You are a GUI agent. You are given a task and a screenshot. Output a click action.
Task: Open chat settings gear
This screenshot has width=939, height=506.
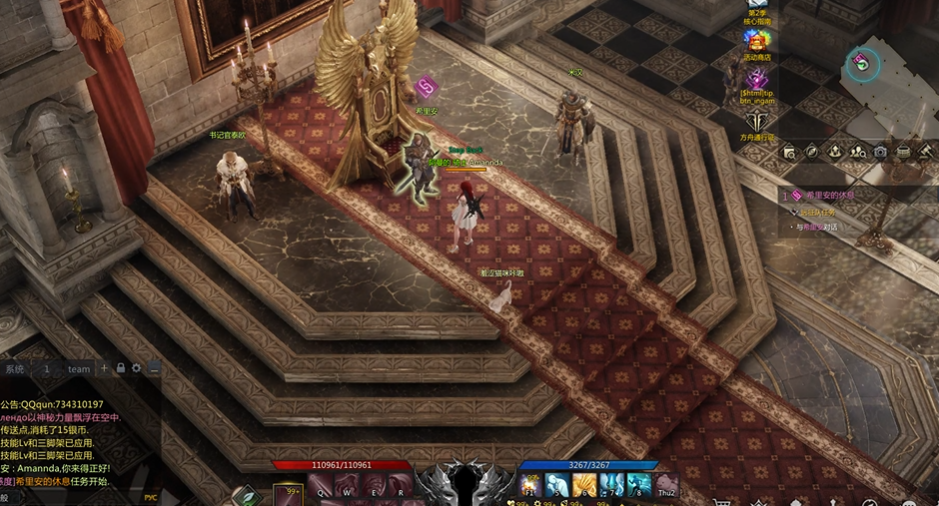137,368
